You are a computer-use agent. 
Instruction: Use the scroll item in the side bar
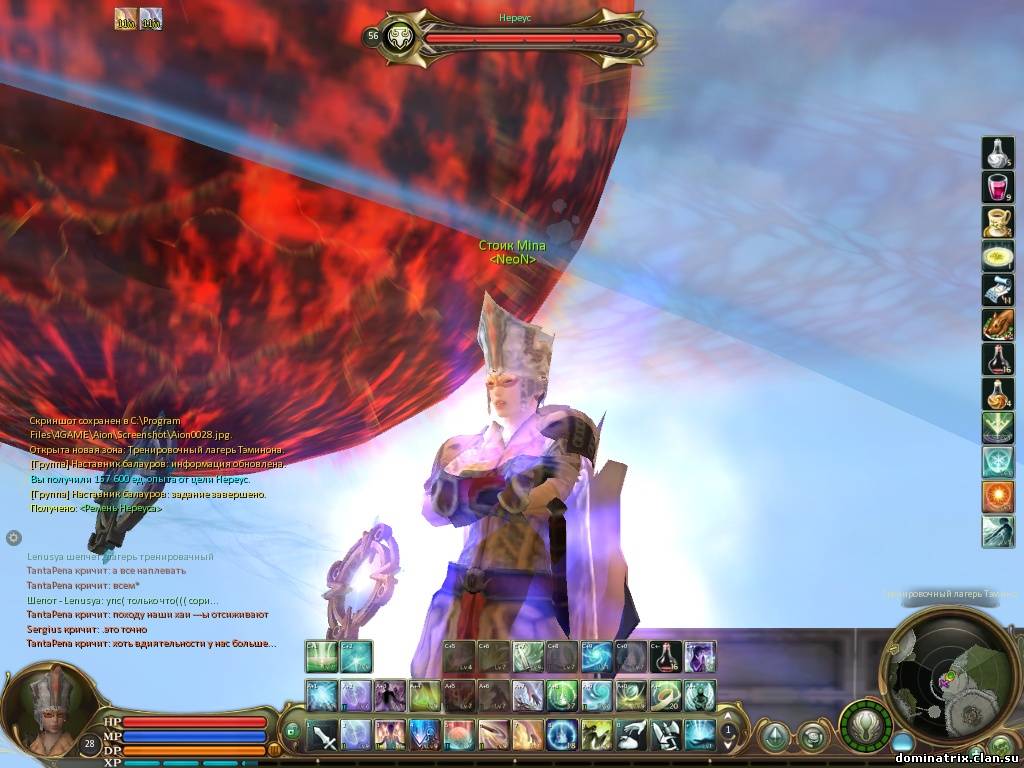997,290
